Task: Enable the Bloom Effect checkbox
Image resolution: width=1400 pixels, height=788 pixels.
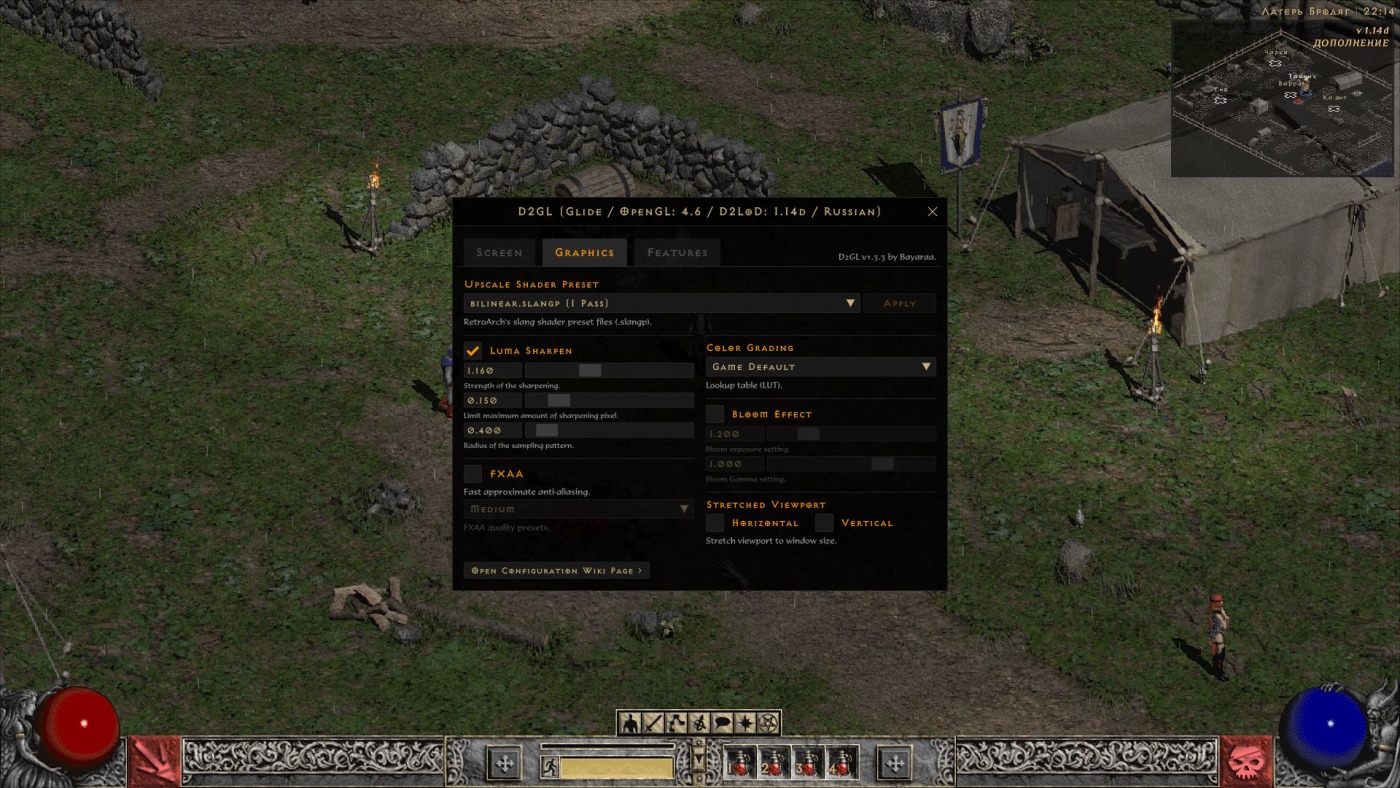Action: click(x=715, y=414)
